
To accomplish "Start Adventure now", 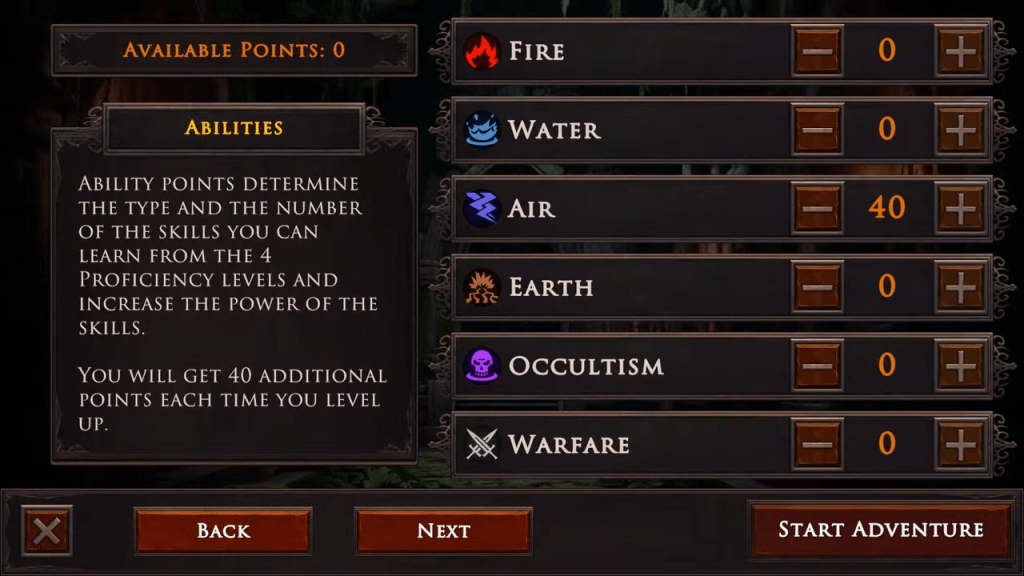I will 880,530.
